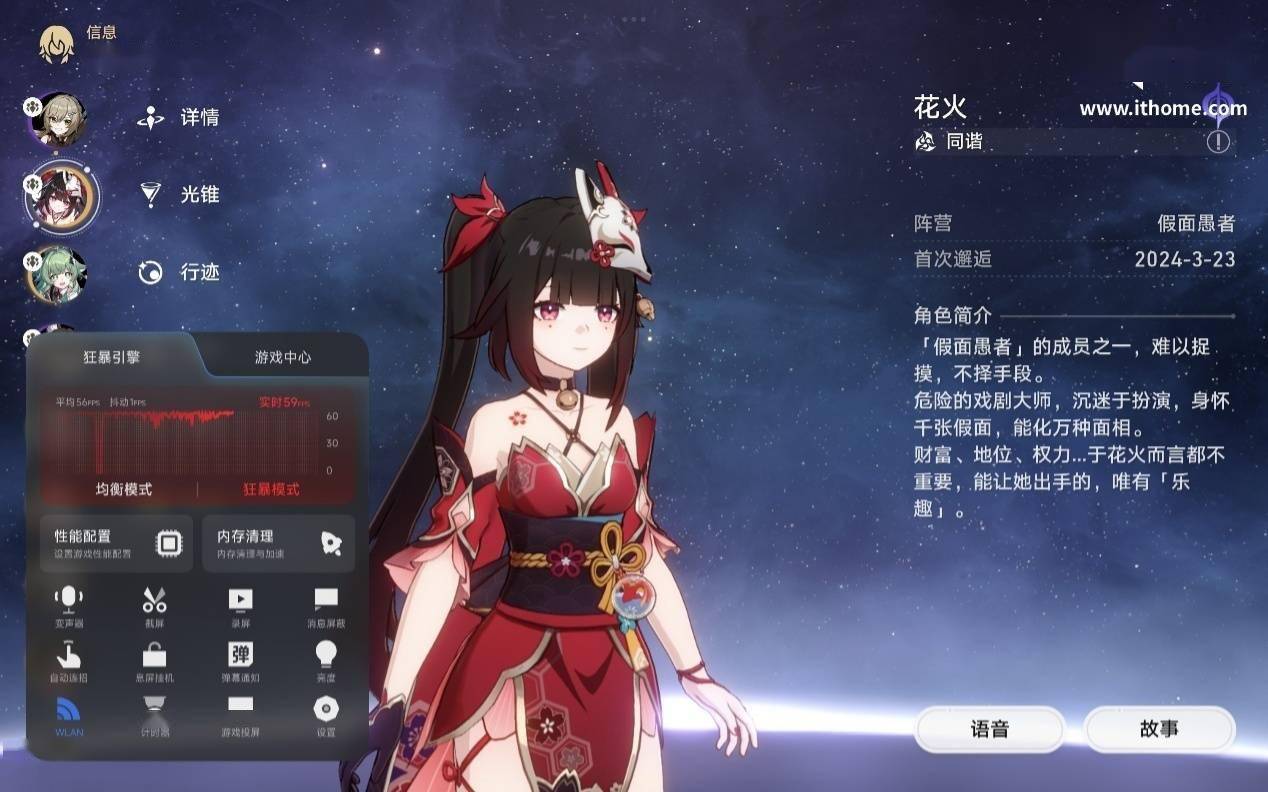Image resolution: width=1268 pixels, height=792 pixels.
Task: Open 性能配置 performance settings
Action: [117, 543]
